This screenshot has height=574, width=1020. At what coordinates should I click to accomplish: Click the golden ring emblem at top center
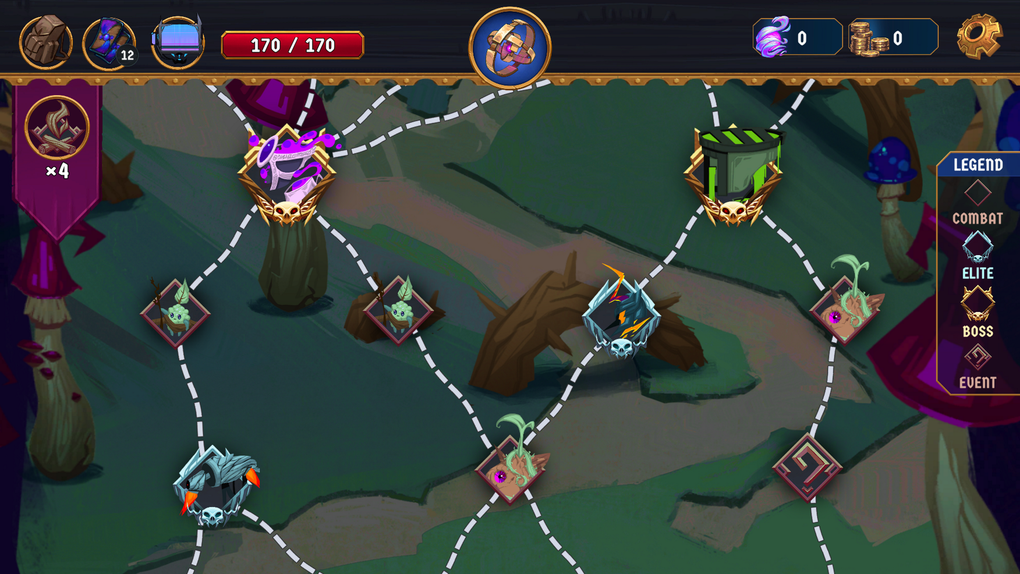click(510, 47)
